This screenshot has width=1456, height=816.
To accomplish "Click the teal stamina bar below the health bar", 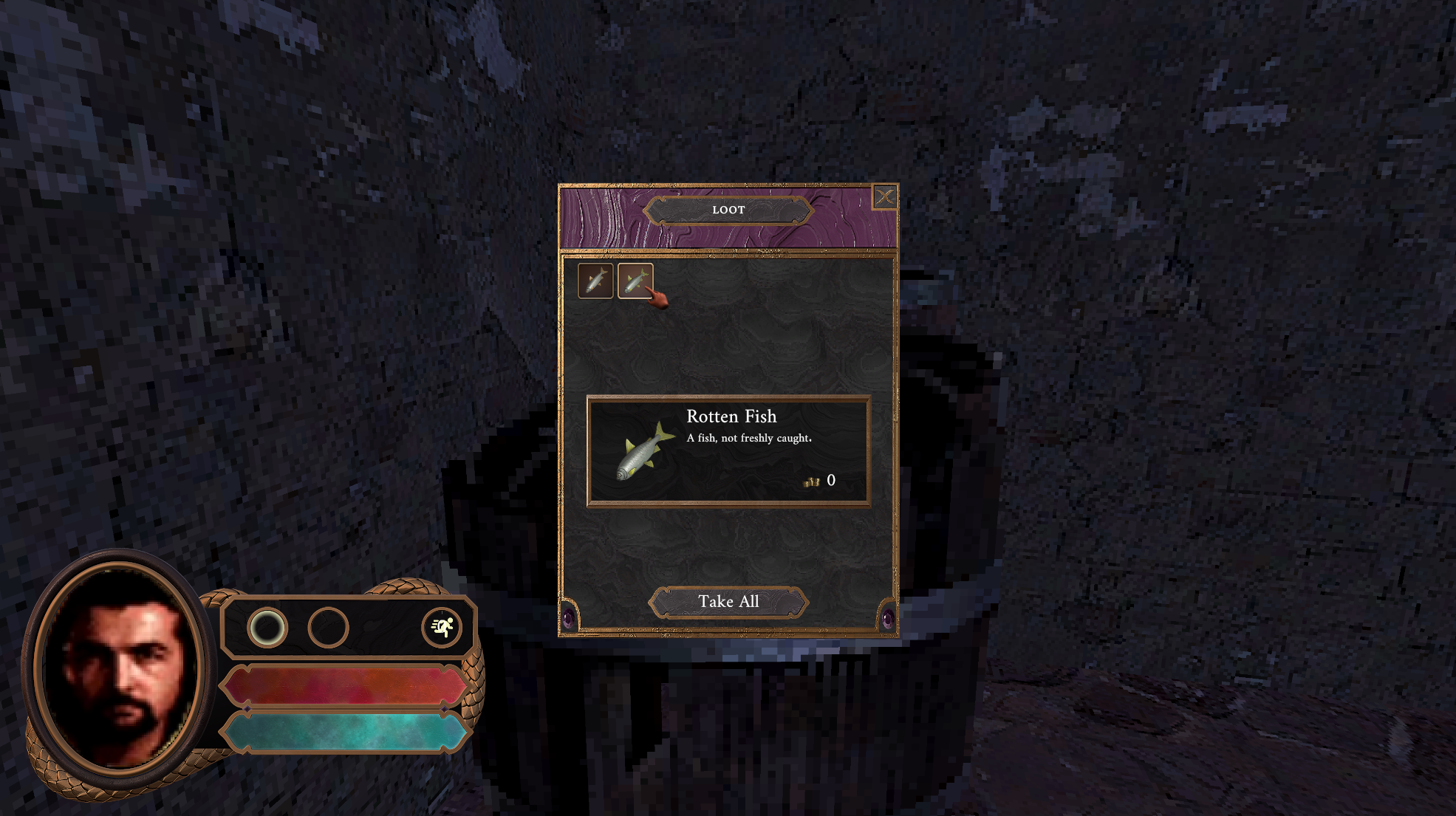I will point(344,733).
